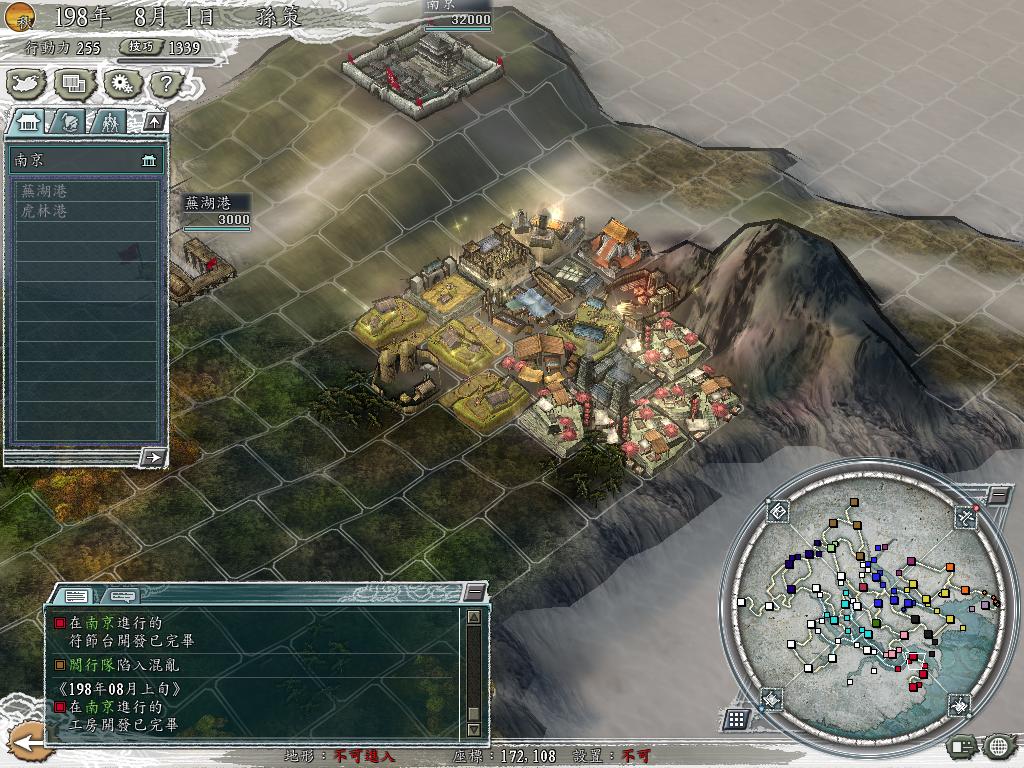Open the China map overview button

pyautogui.click(x=25, y=84)
